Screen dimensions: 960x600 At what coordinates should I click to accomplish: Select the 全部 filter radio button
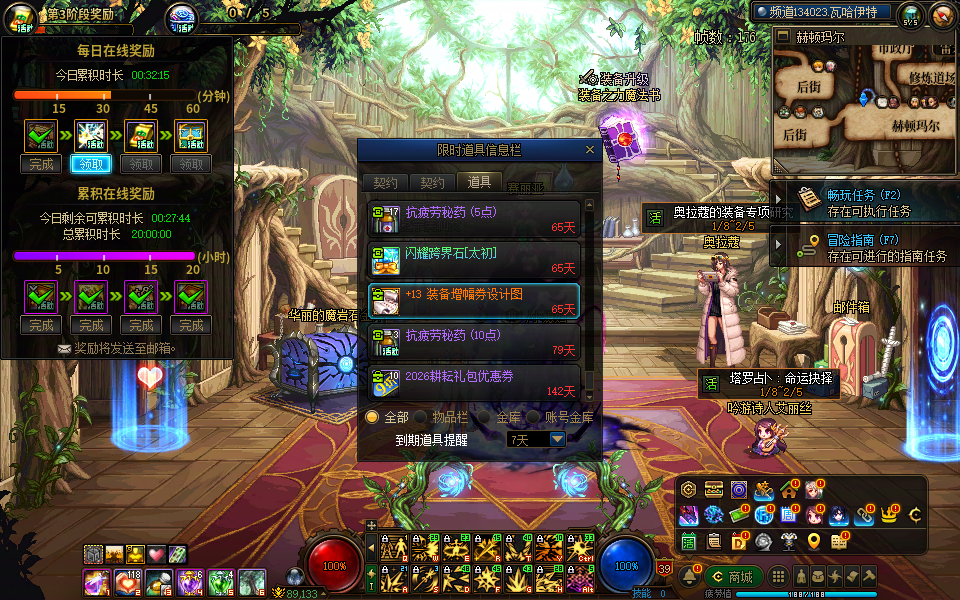[x=373, y=417]
